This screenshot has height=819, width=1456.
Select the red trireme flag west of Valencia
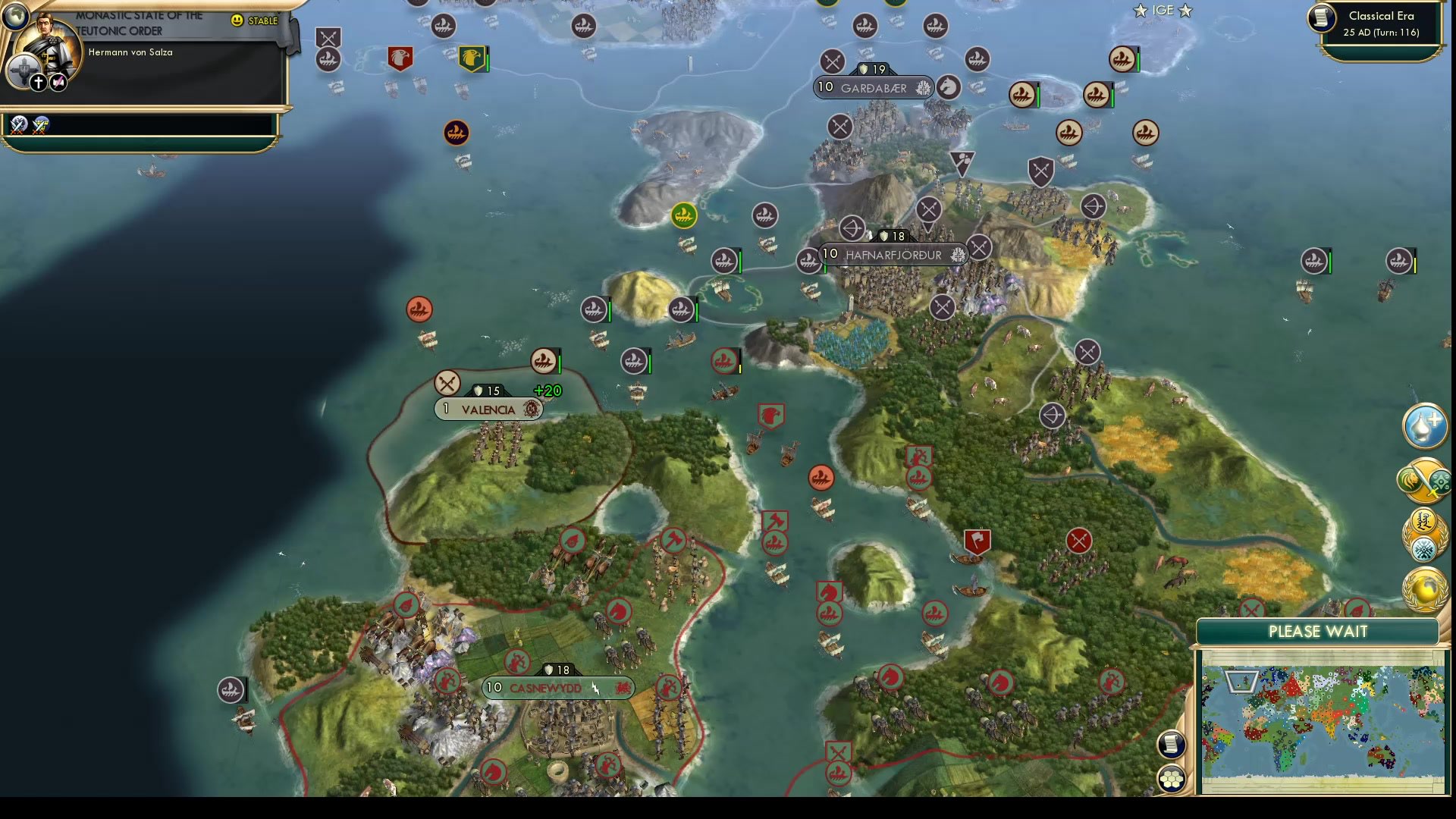(x=421, y=309)
